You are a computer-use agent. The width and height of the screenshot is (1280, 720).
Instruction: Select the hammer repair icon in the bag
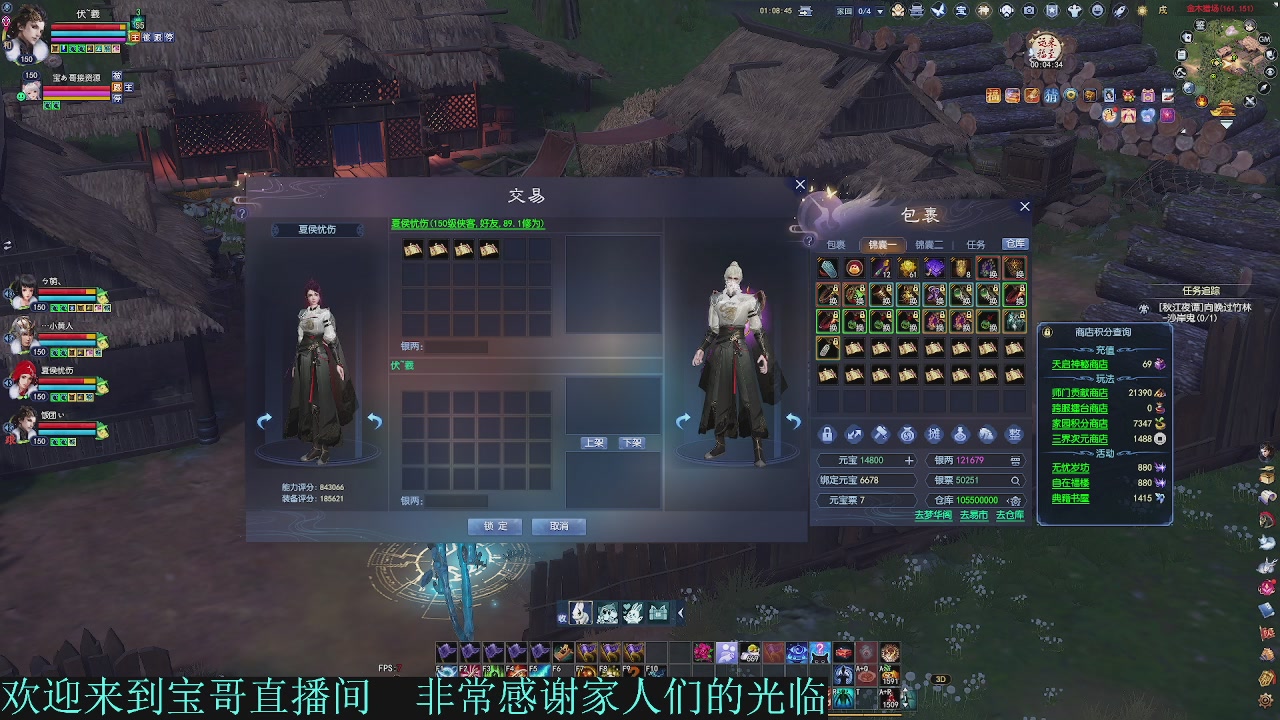tap(880, 433)
